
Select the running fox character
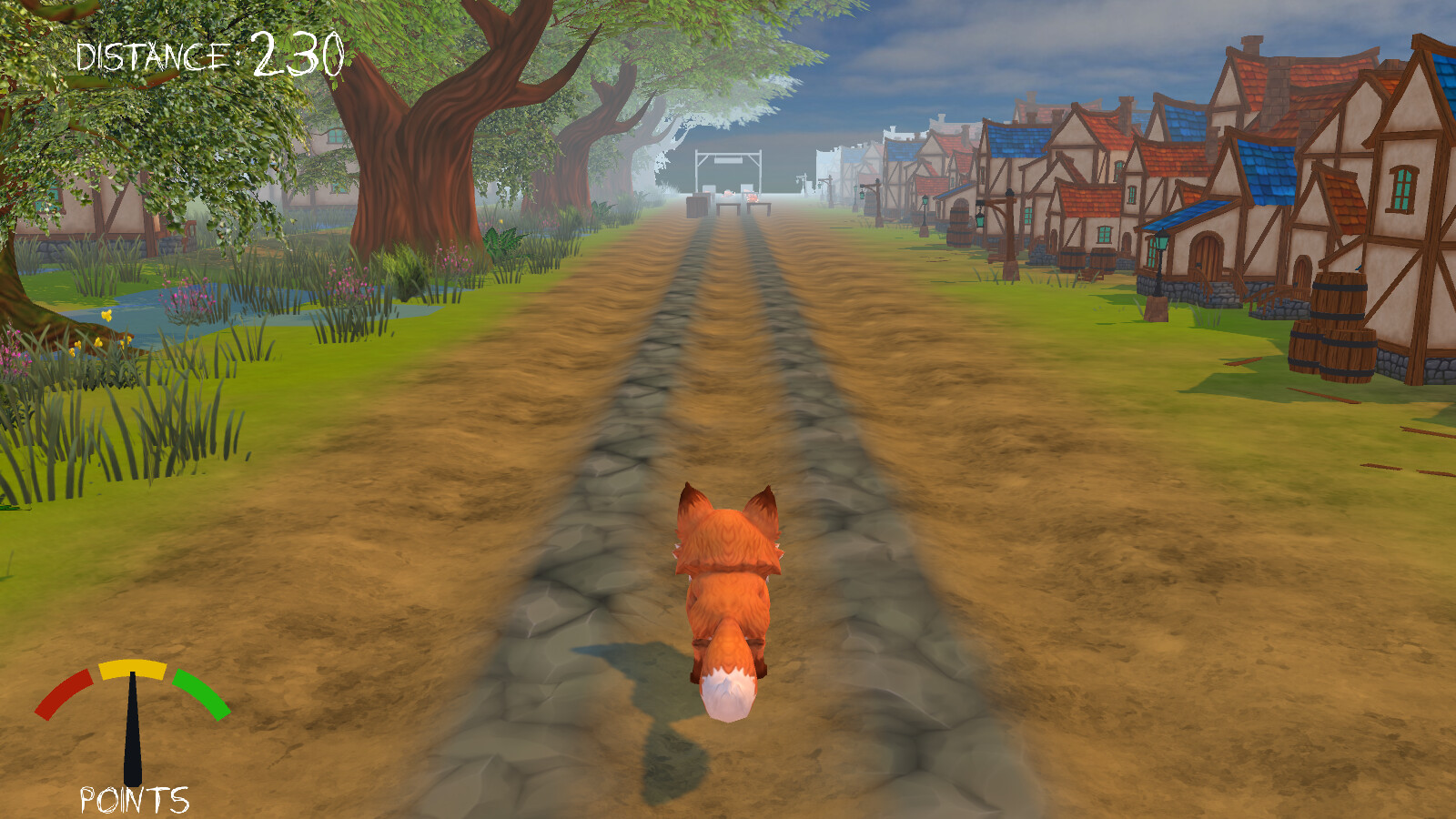(728, 582)
